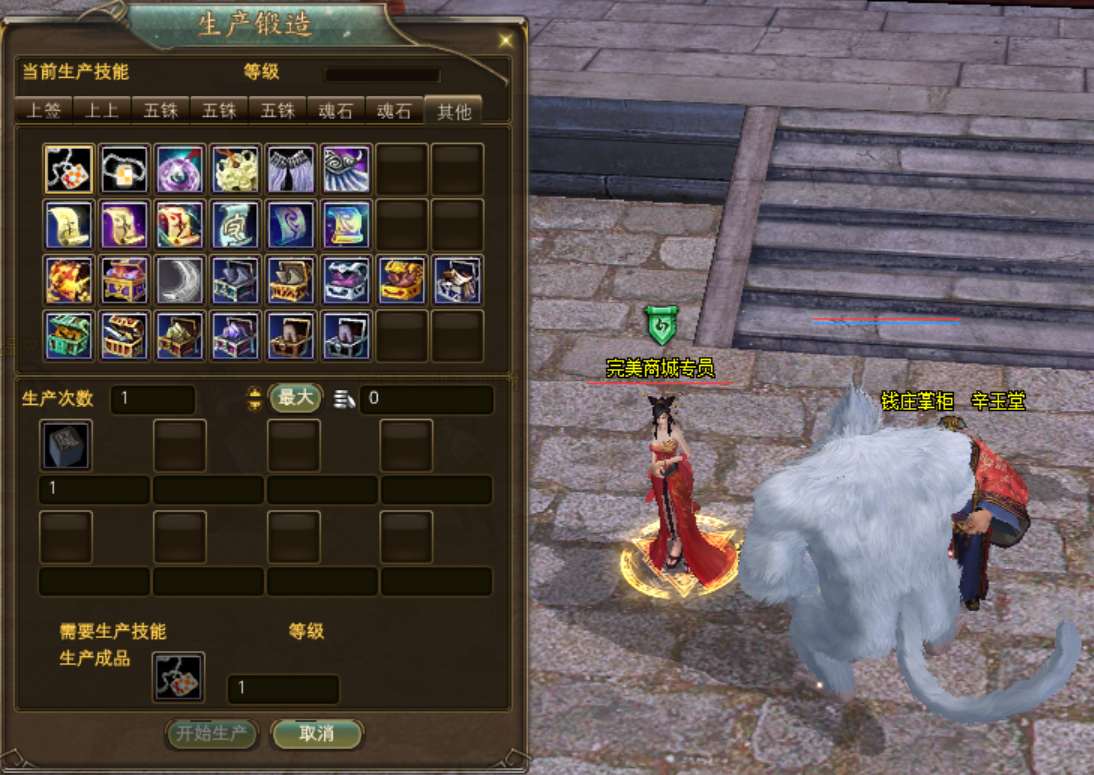The height and width of the screenshot is (775, 1094).
Task: Cancel with the 取消 button
Action: (316, 734)
